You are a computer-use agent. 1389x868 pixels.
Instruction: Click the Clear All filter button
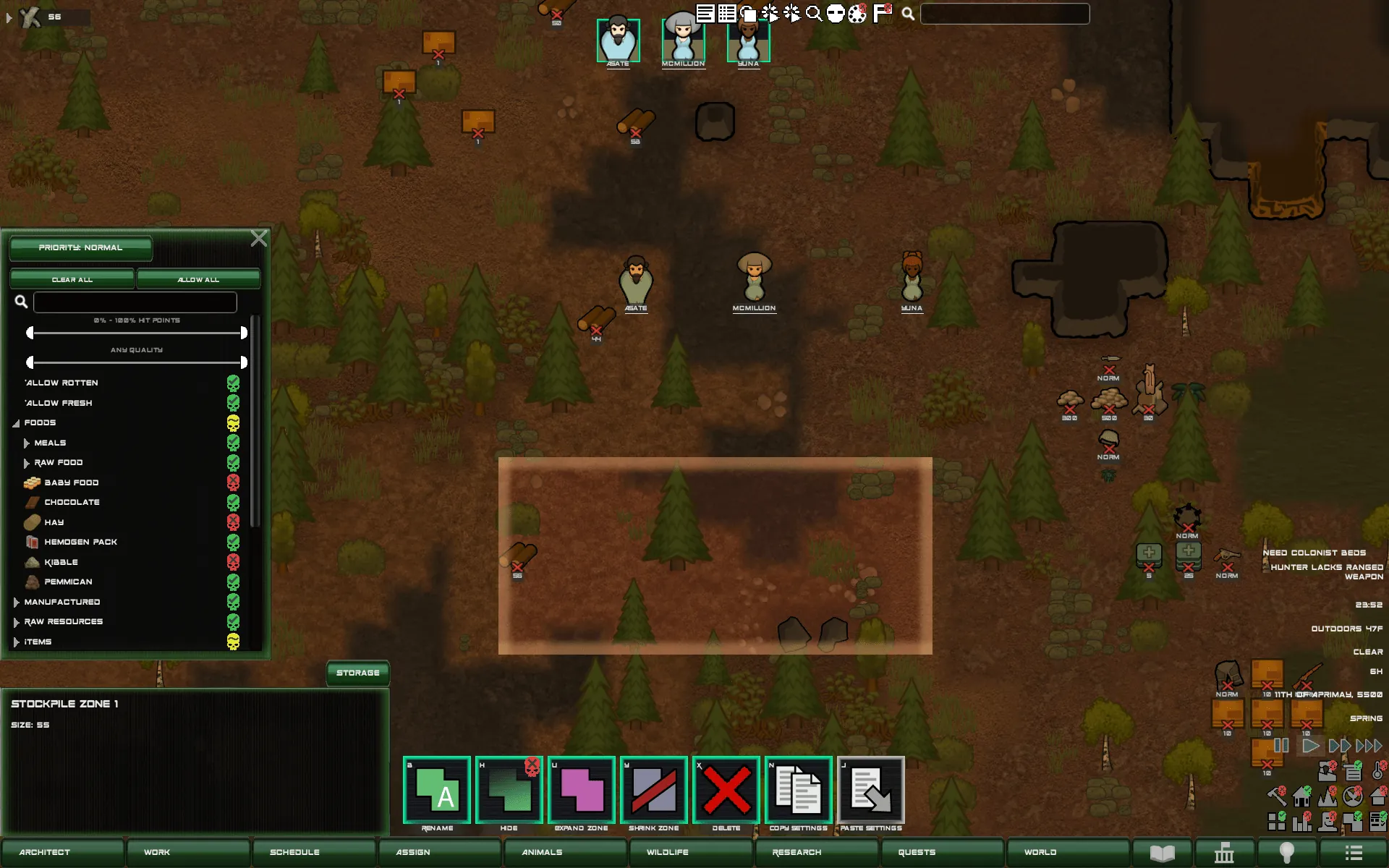pyautogui.click(x=72, y=279)
